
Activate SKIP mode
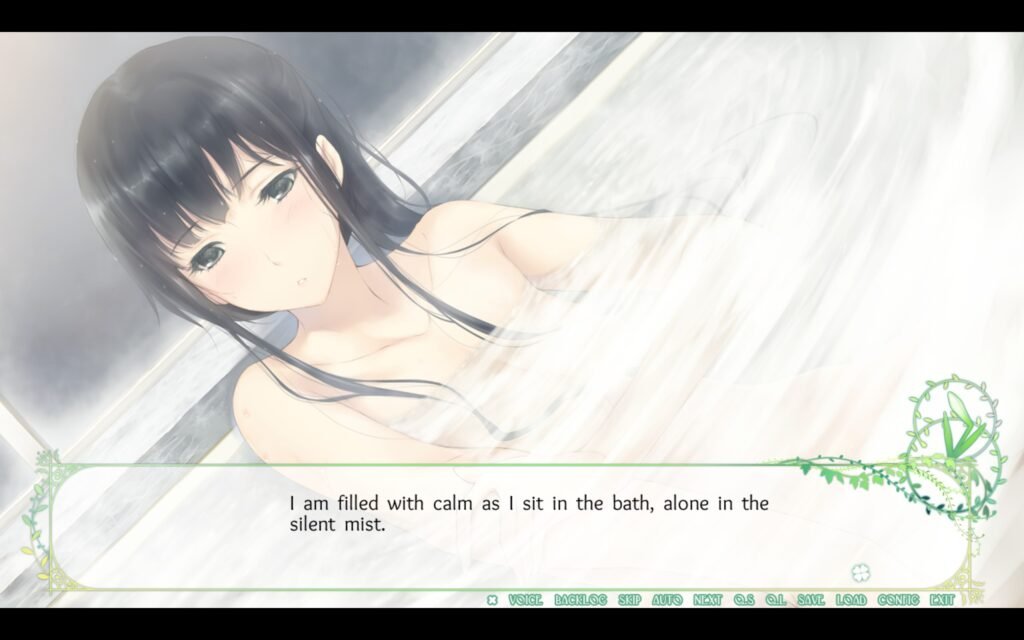tap(629, 600)
